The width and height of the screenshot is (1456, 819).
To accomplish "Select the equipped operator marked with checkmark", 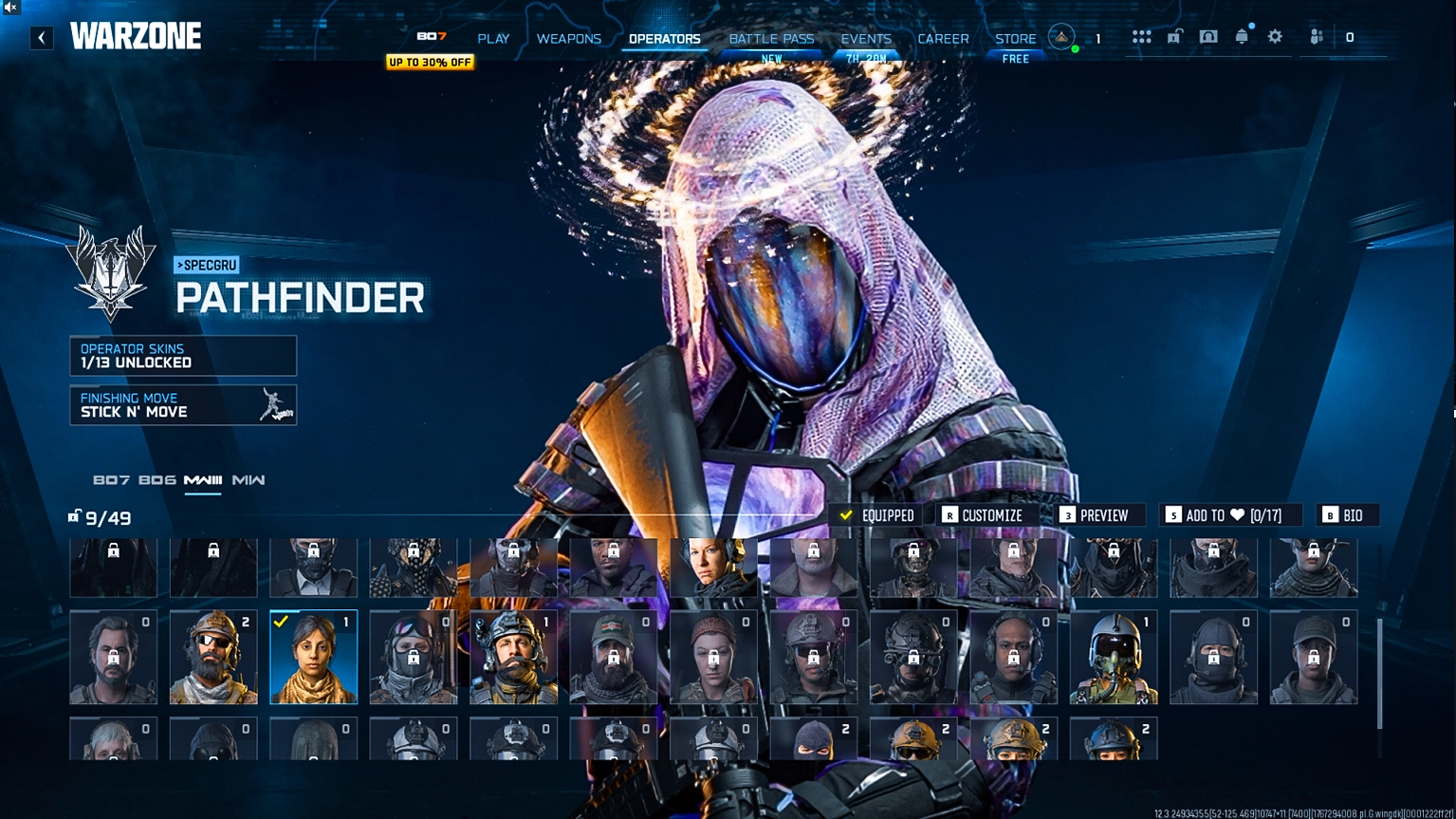I will [x=313, y=657].
